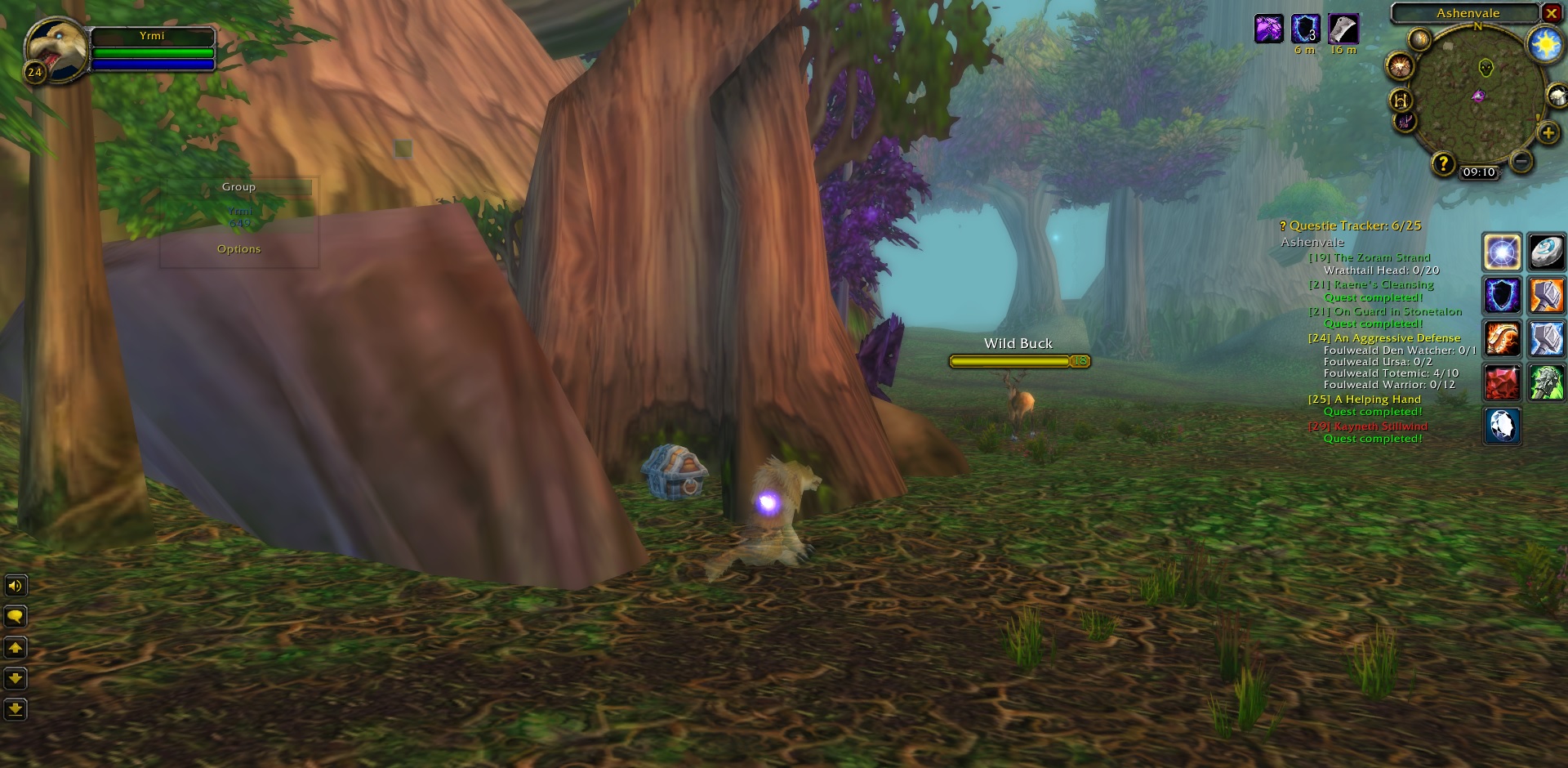The width and height of the screenshot is (1568, 768).
Task: Cast the glowing Arcane spell icon
Action: [x=1503, y=252]
